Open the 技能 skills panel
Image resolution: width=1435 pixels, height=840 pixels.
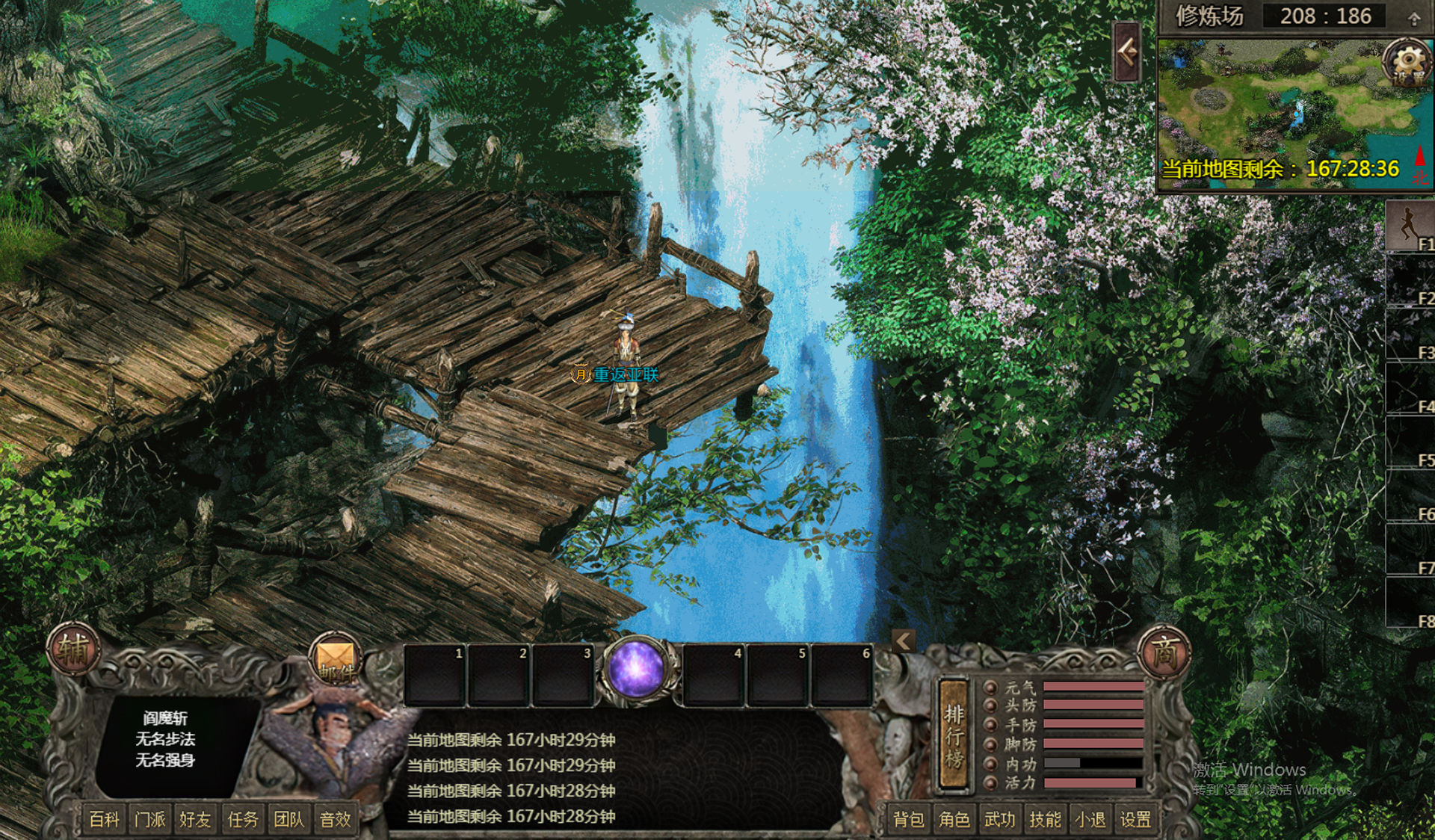pos(1045,820)
